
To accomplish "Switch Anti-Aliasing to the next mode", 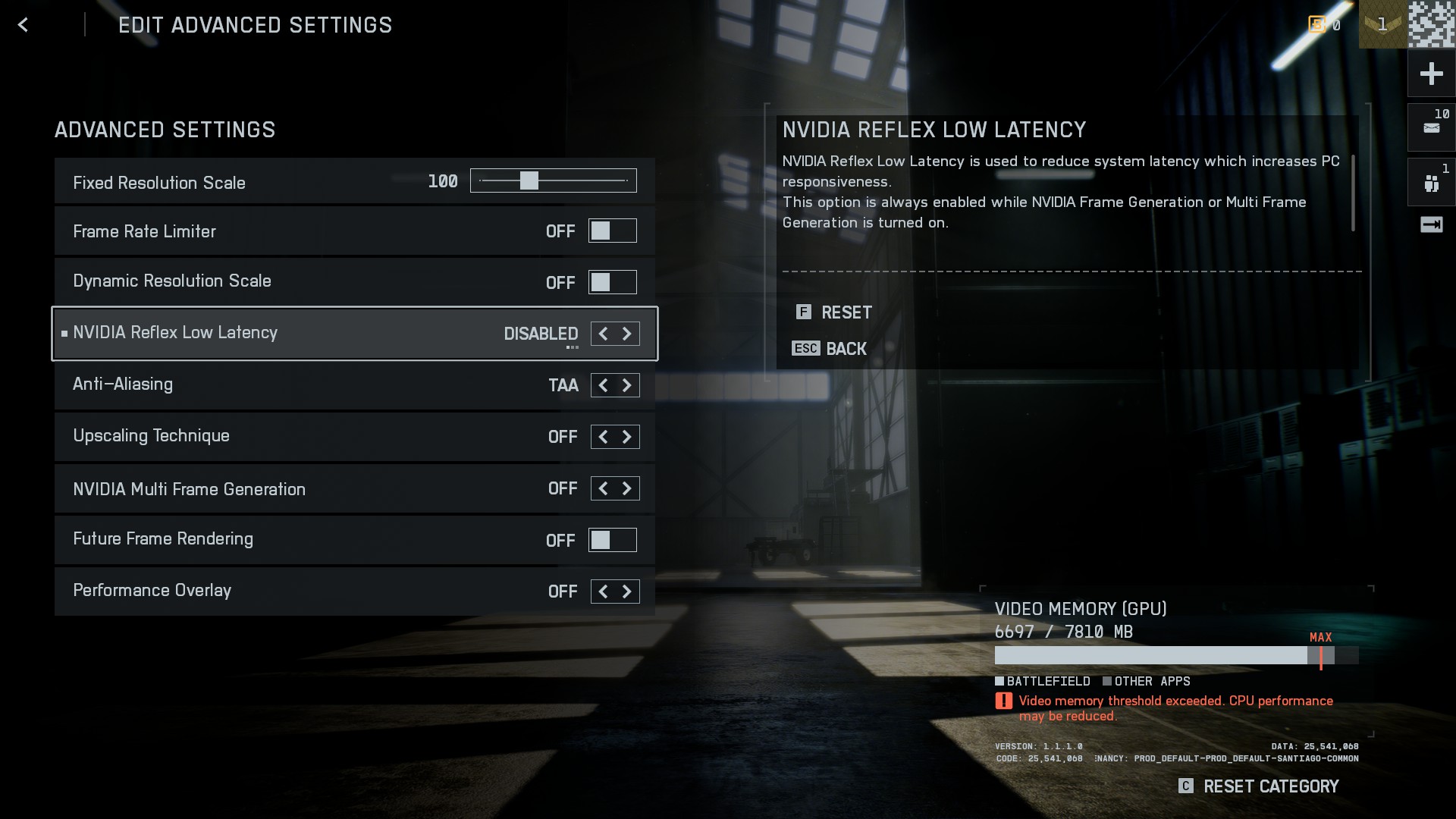I will point(627,385).
